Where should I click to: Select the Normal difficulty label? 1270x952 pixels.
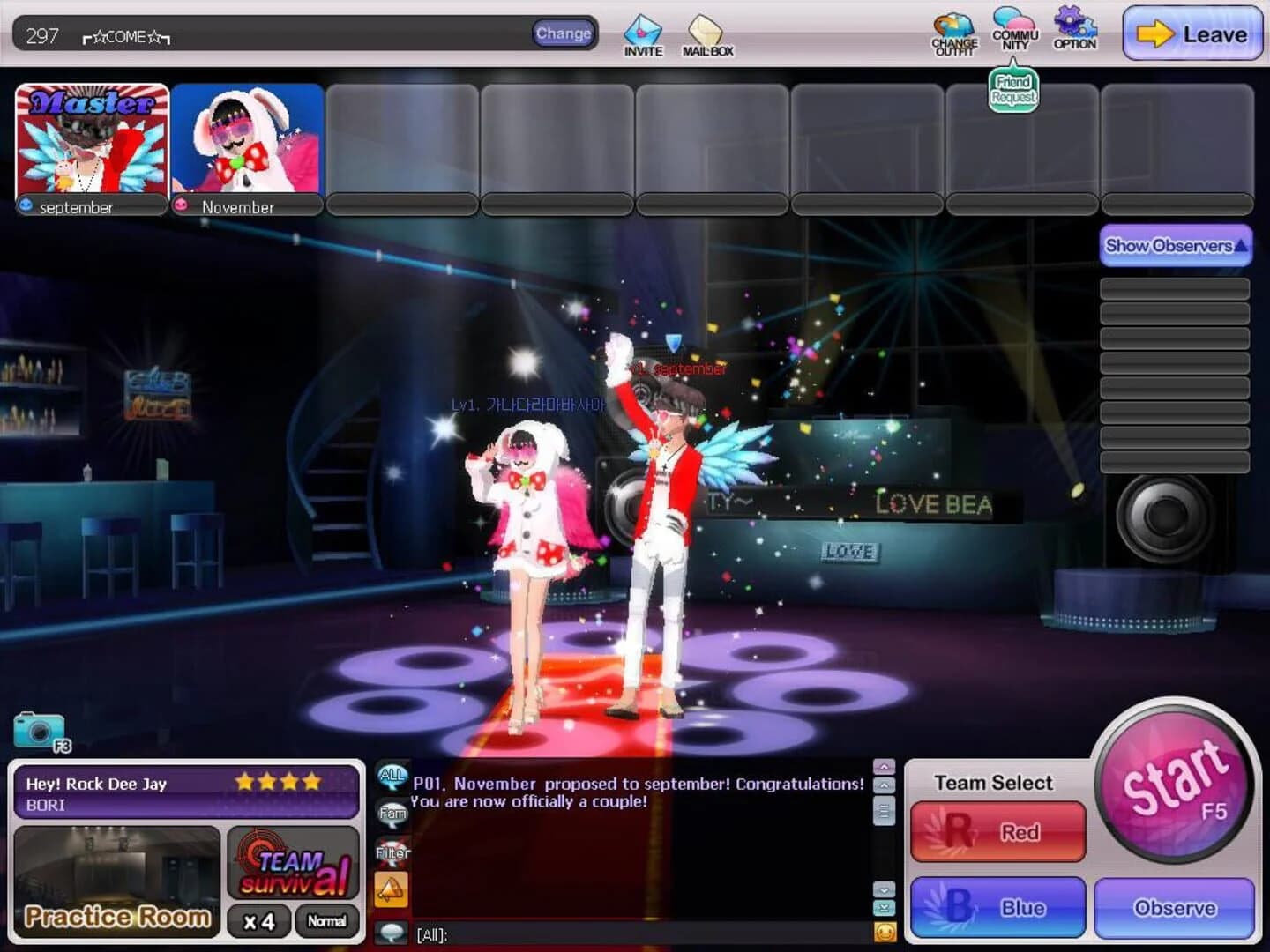(327, 921)
